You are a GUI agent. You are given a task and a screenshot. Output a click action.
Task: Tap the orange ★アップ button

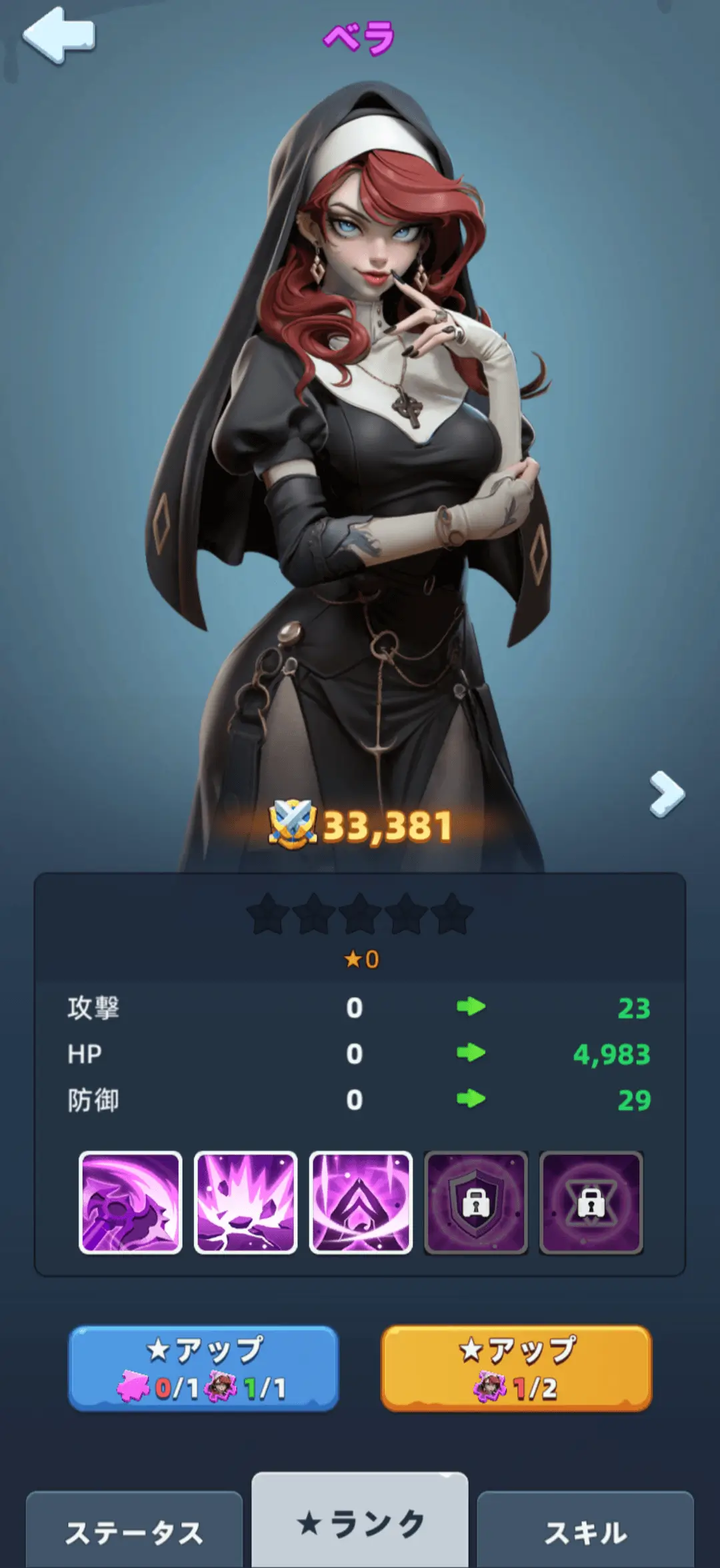point(516,1369)
